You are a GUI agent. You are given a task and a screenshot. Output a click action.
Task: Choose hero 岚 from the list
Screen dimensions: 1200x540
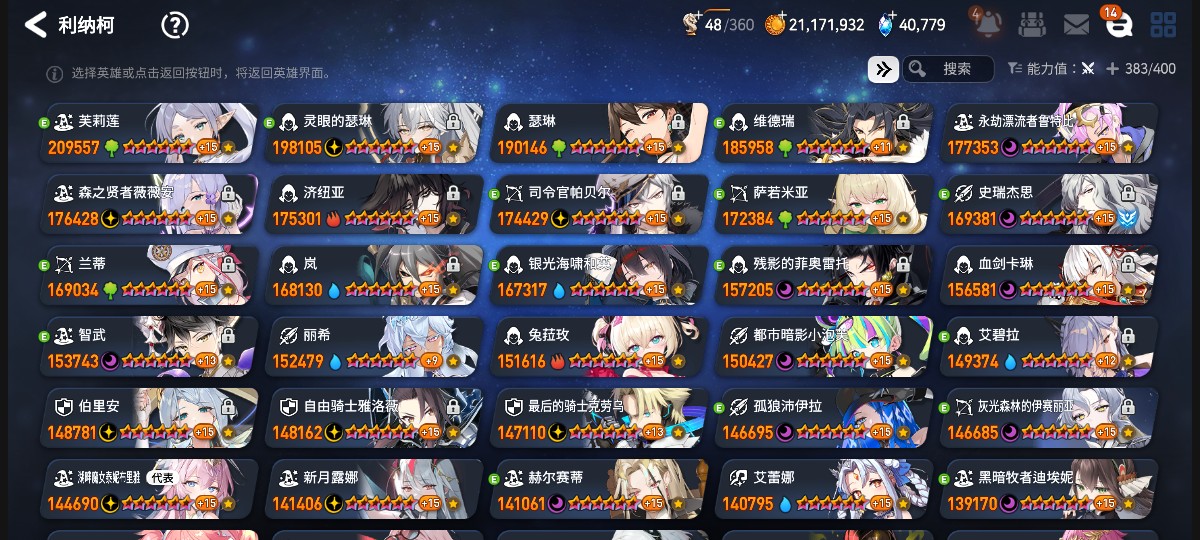(x=375, y=276)
